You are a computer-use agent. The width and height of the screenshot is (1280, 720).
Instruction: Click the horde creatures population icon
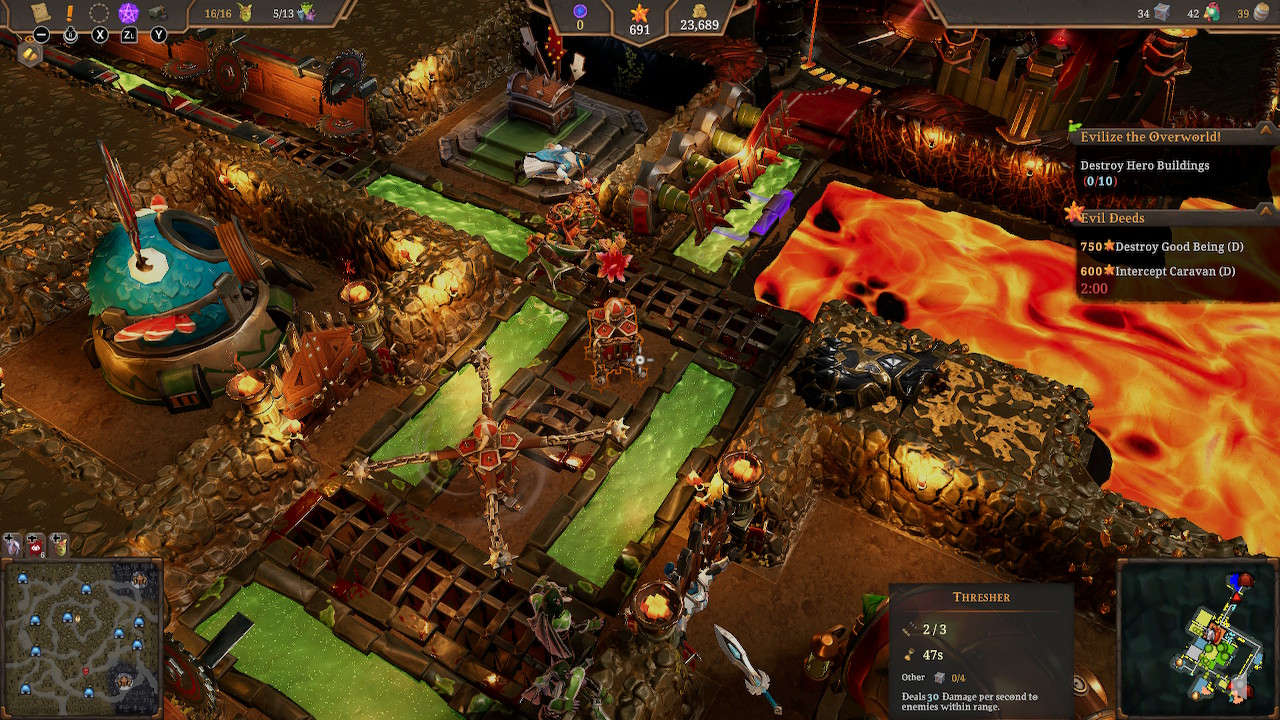308,13
